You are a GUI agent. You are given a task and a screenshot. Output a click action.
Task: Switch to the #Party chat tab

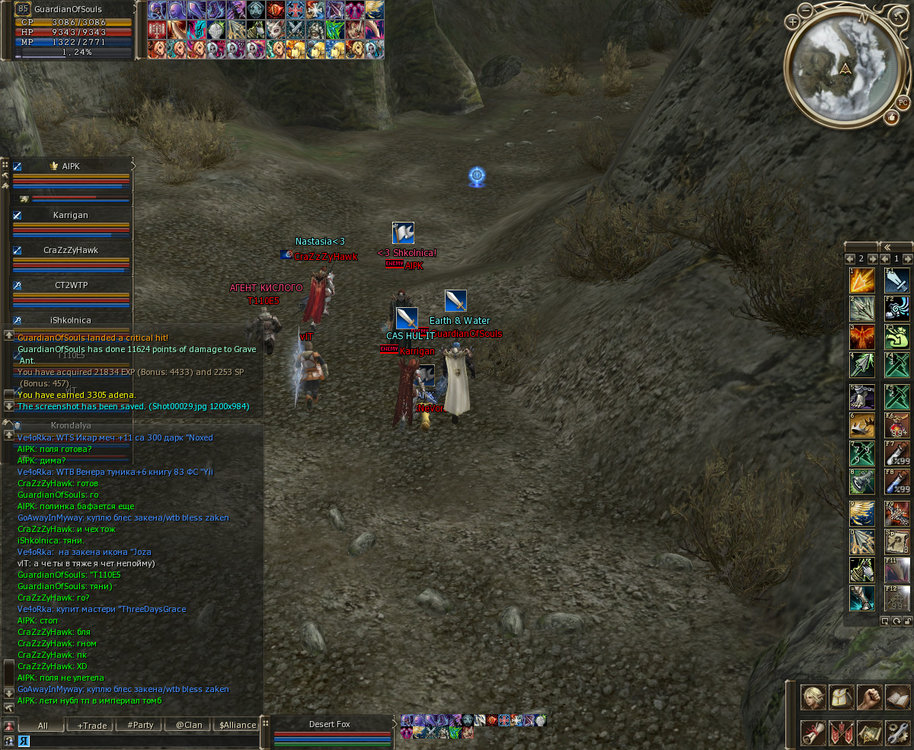(140, 725)
